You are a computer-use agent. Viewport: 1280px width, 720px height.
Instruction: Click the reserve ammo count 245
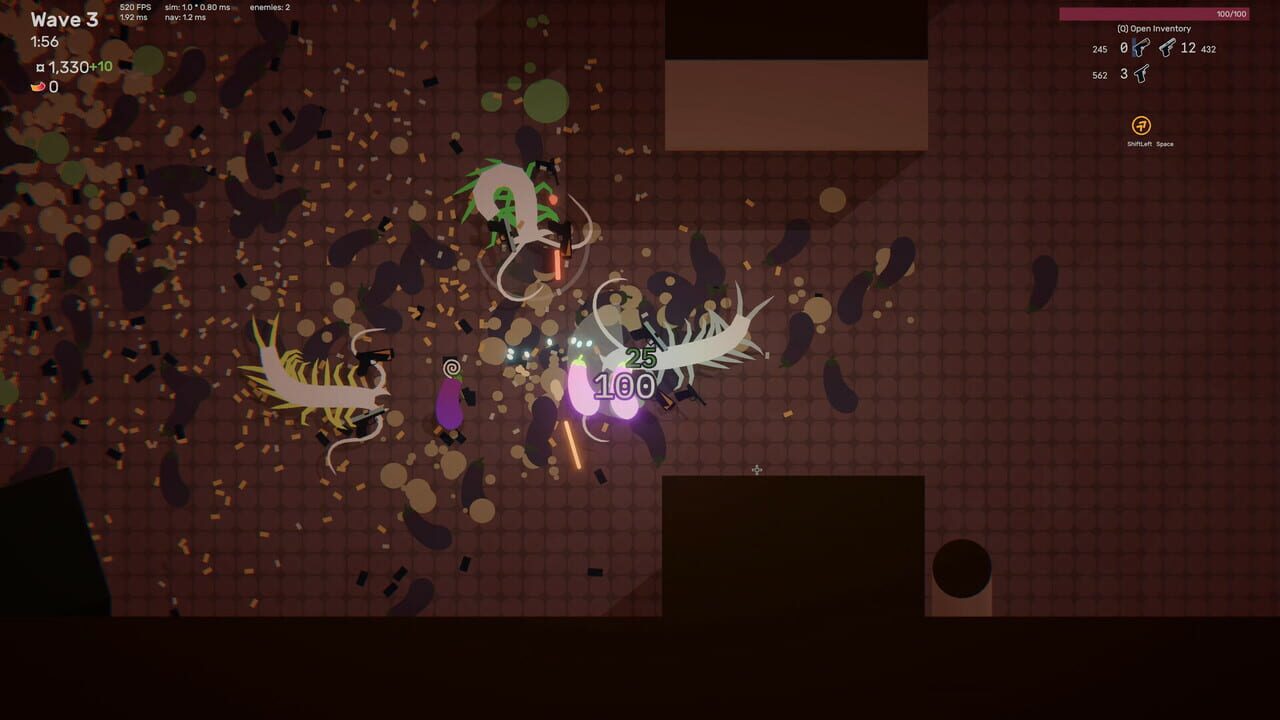click(1101, 48)
